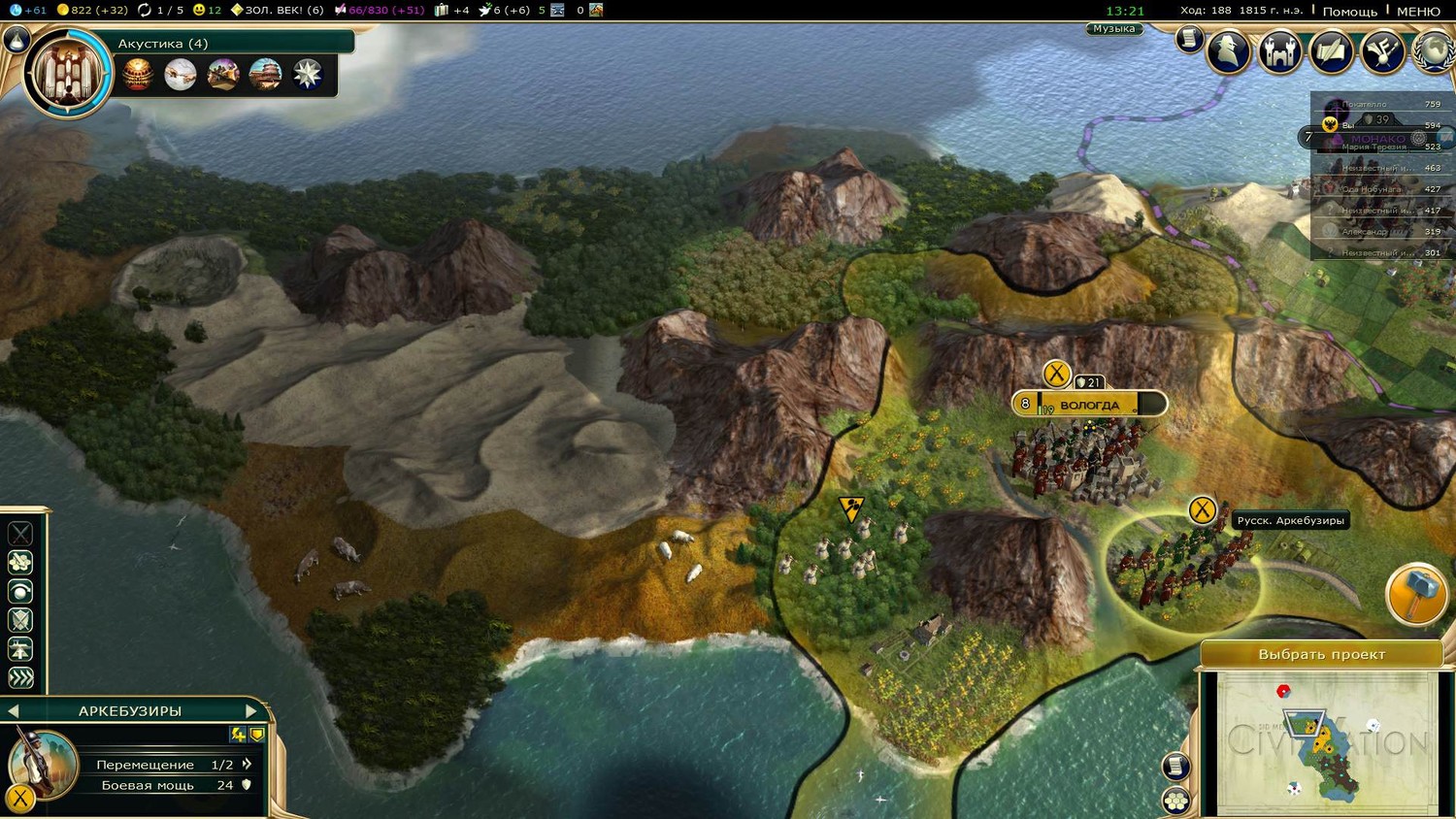
Task: Open the city-states castle icon
Action: [1279, 51]
